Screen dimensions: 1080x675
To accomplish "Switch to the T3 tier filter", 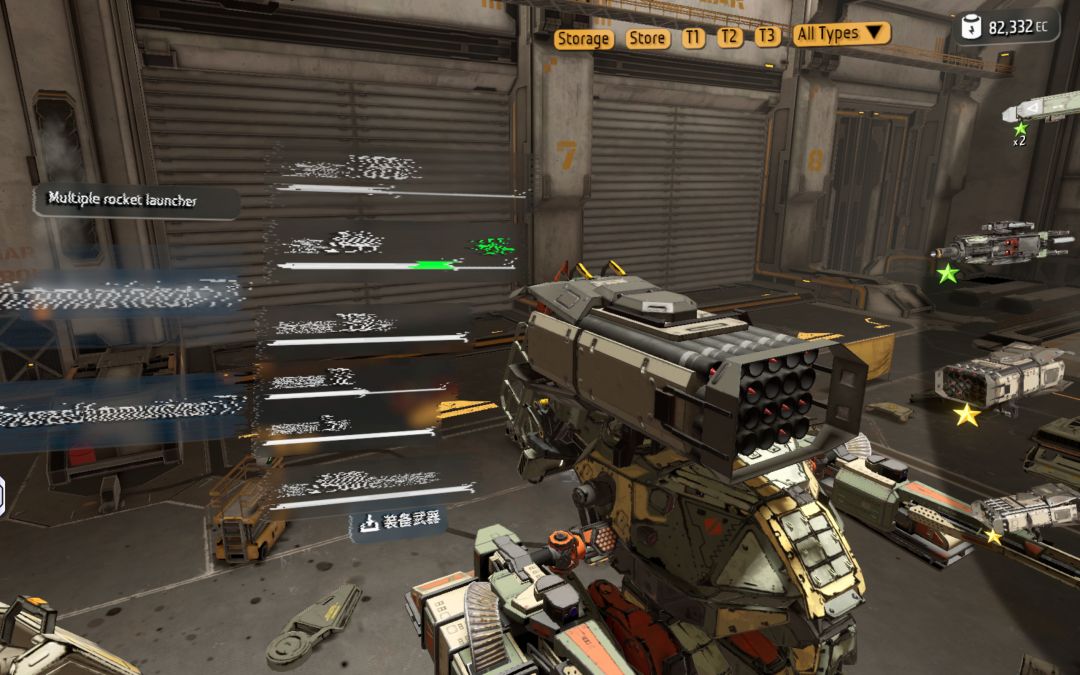I will tap(766, 36).
